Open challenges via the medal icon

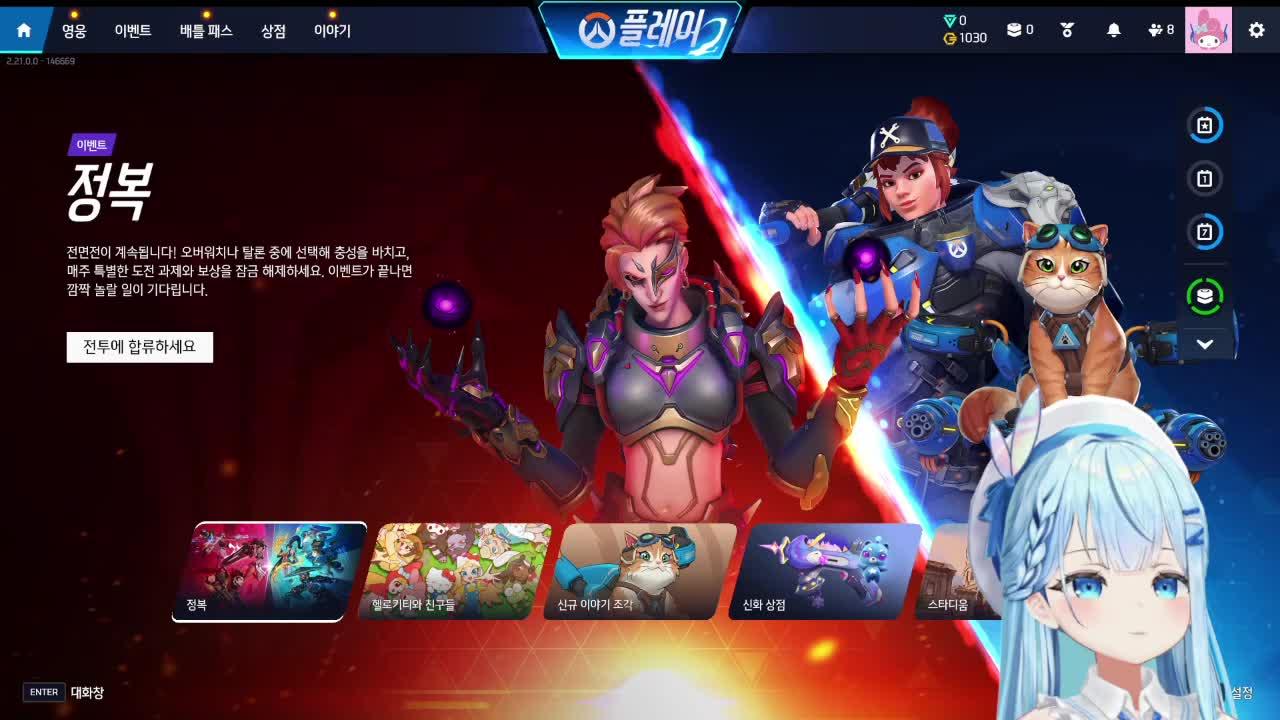point(1067,29)
